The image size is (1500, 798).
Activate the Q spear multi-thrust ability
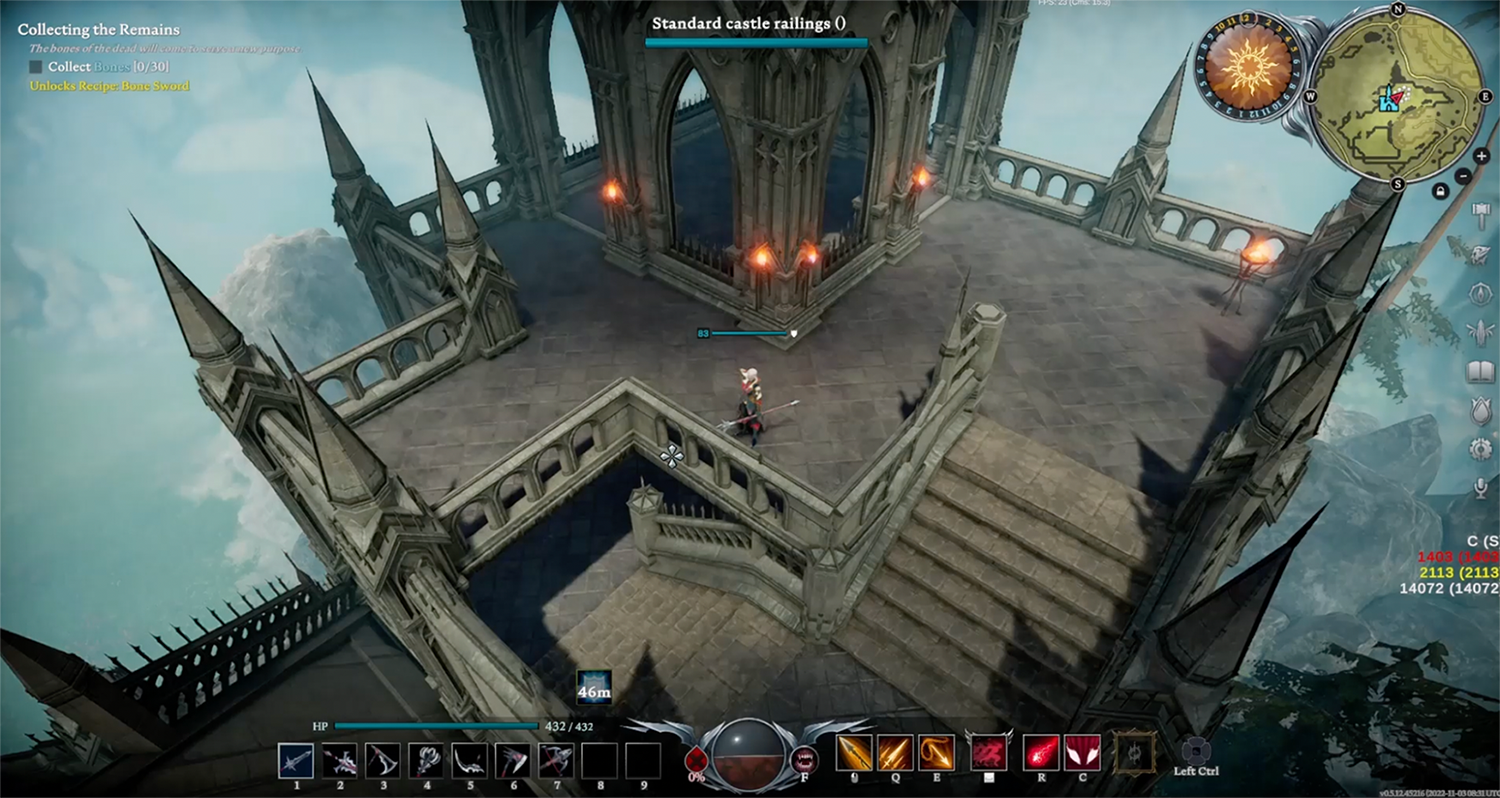click(895, 753)
